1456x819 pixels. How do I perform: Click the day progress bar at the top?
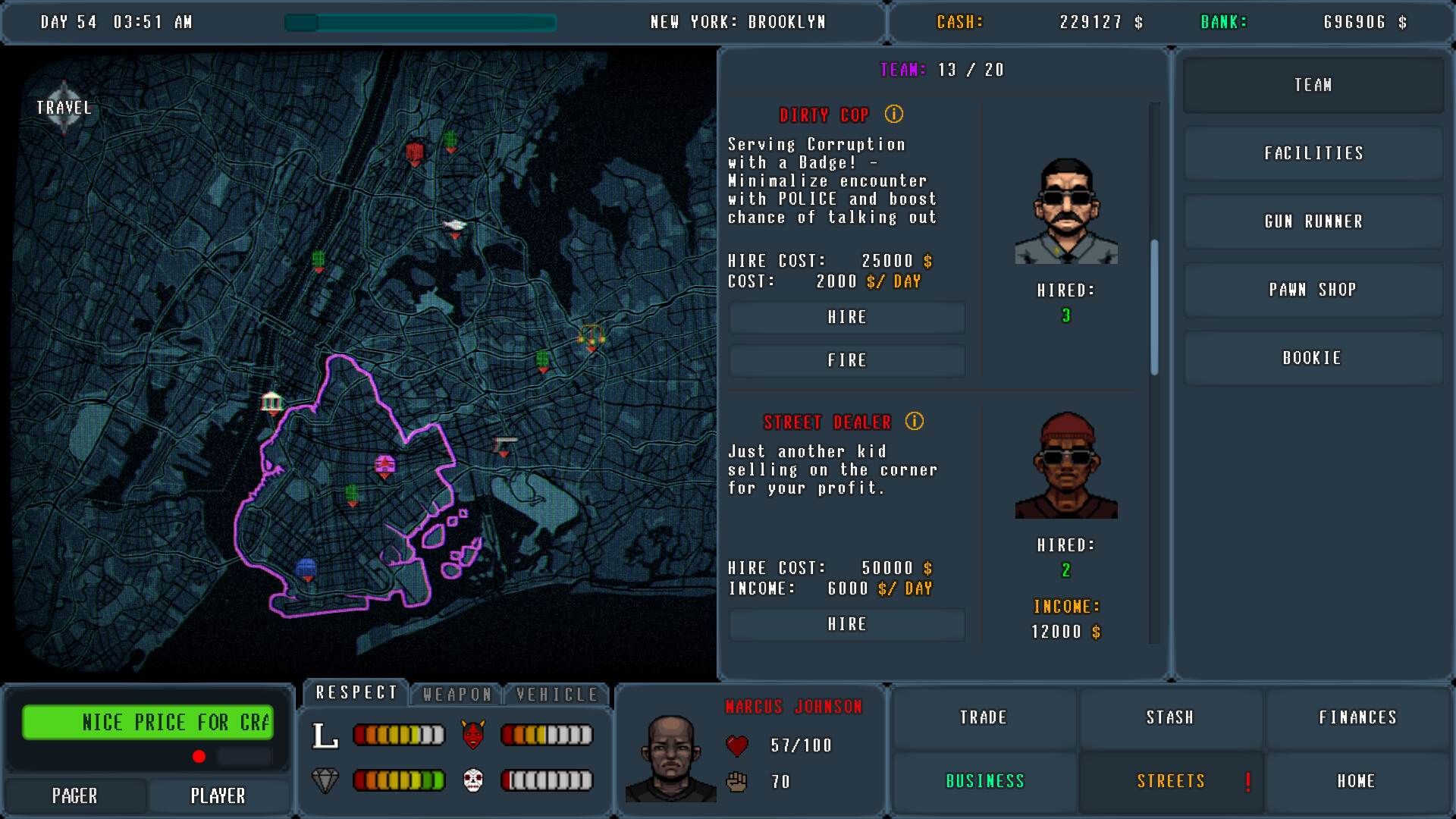(x=419, y=23)
